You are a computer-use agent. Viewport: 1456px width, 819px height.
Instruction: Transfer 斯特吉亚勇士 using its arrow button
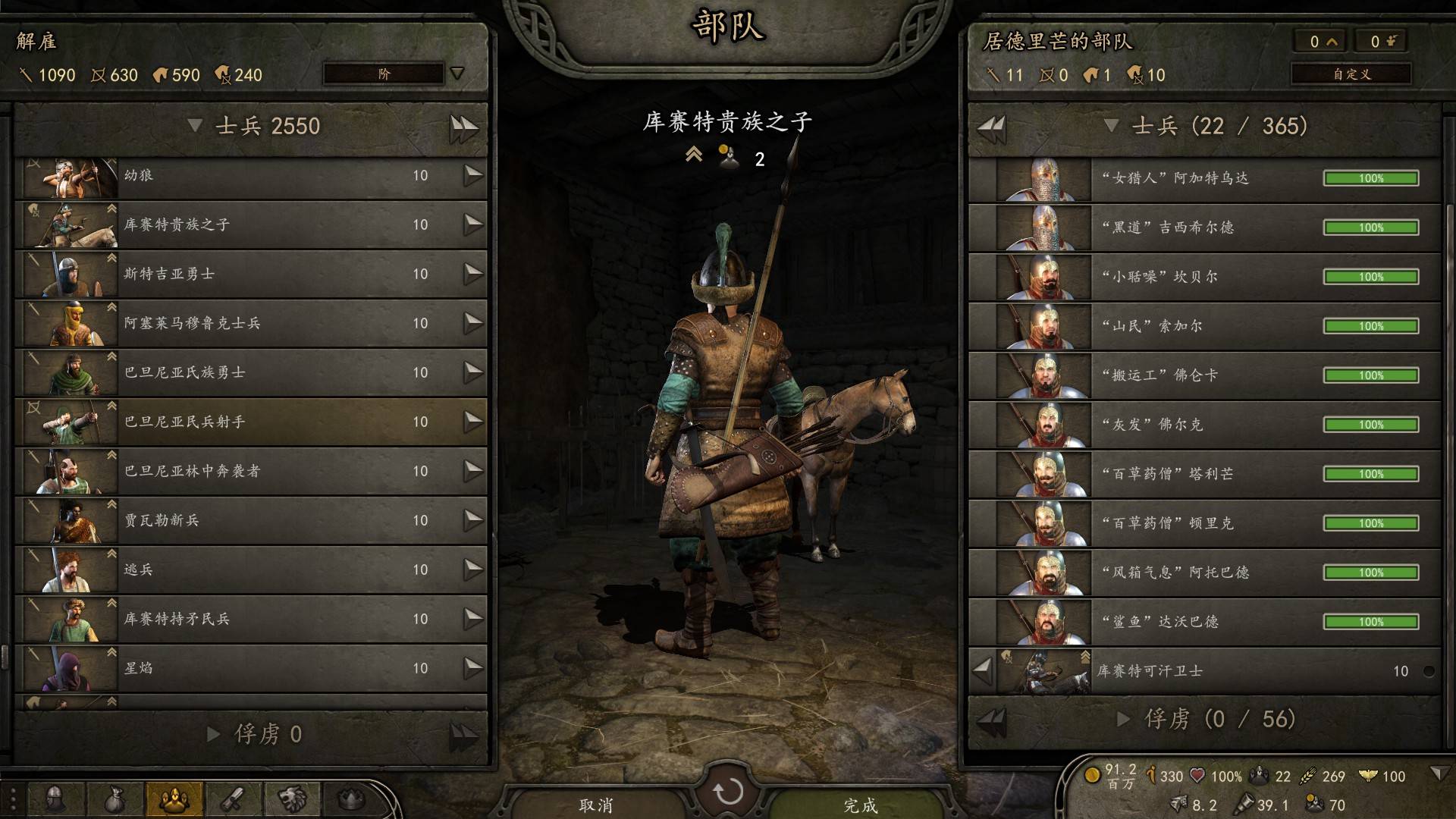click(473, 274)
